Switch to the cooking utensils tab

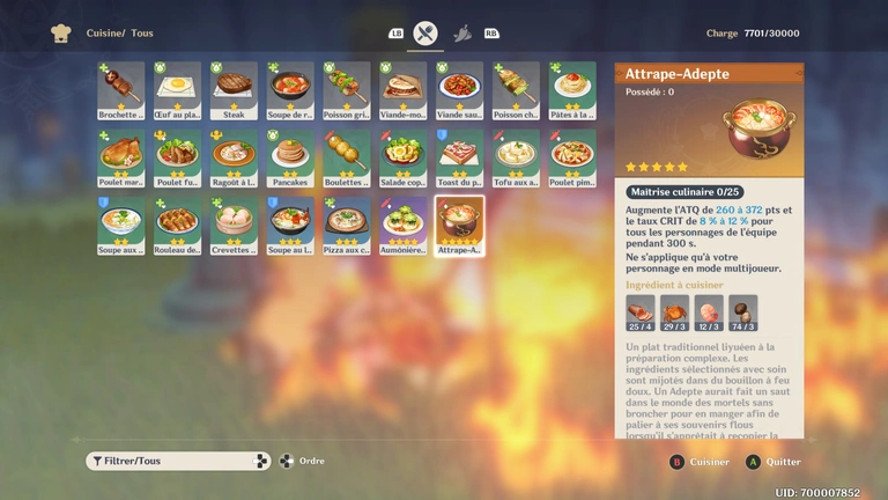[426, 33]
